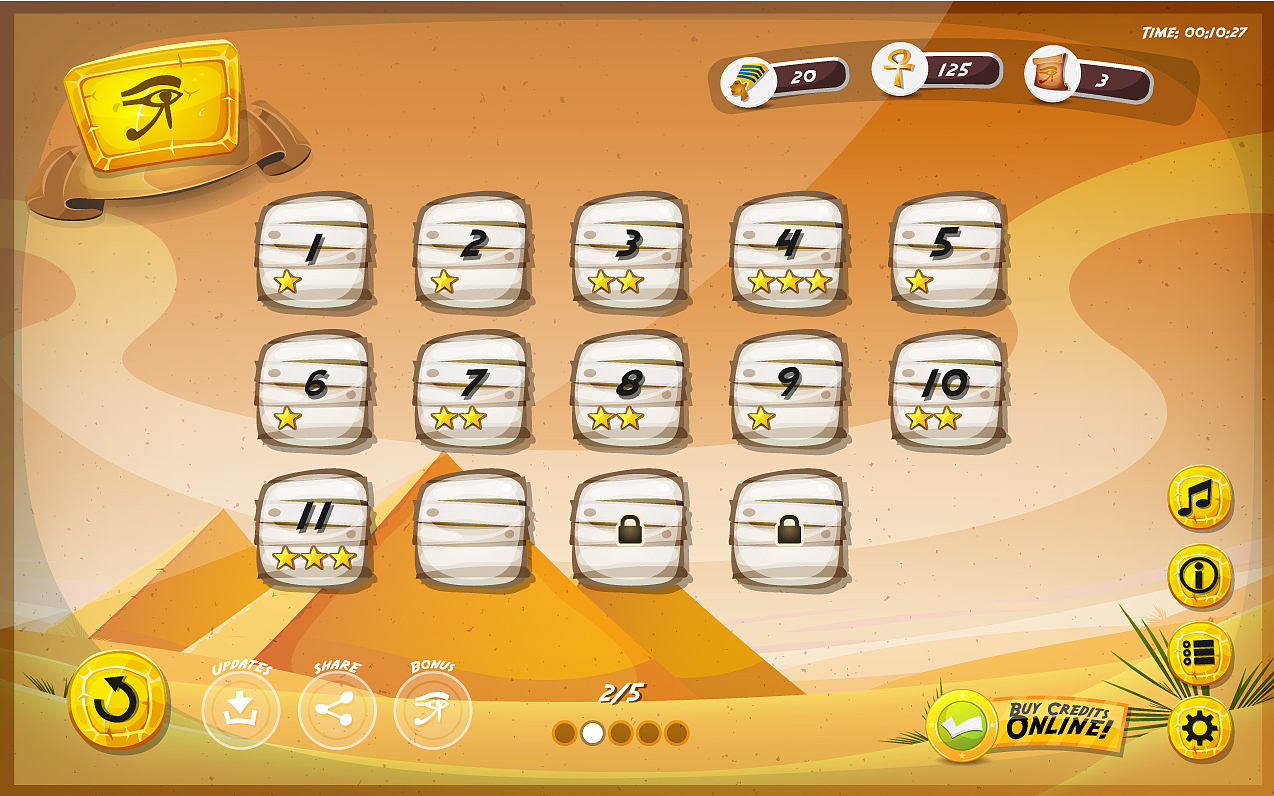The width and height of the screenshot is (1274, 796).
Task: Open the Updates download button
Action: (x=240, y=710)
